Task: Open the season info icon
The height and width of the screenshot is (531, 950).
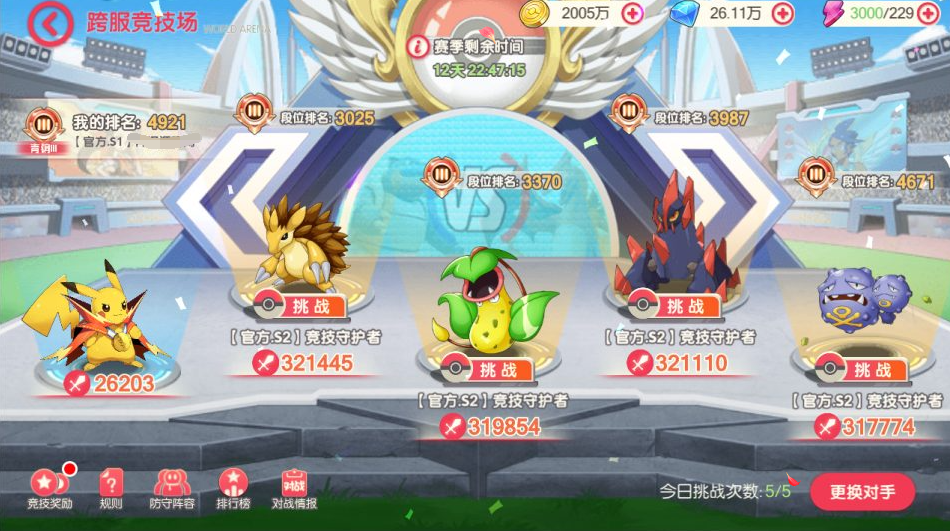Action: coord(418,46)
